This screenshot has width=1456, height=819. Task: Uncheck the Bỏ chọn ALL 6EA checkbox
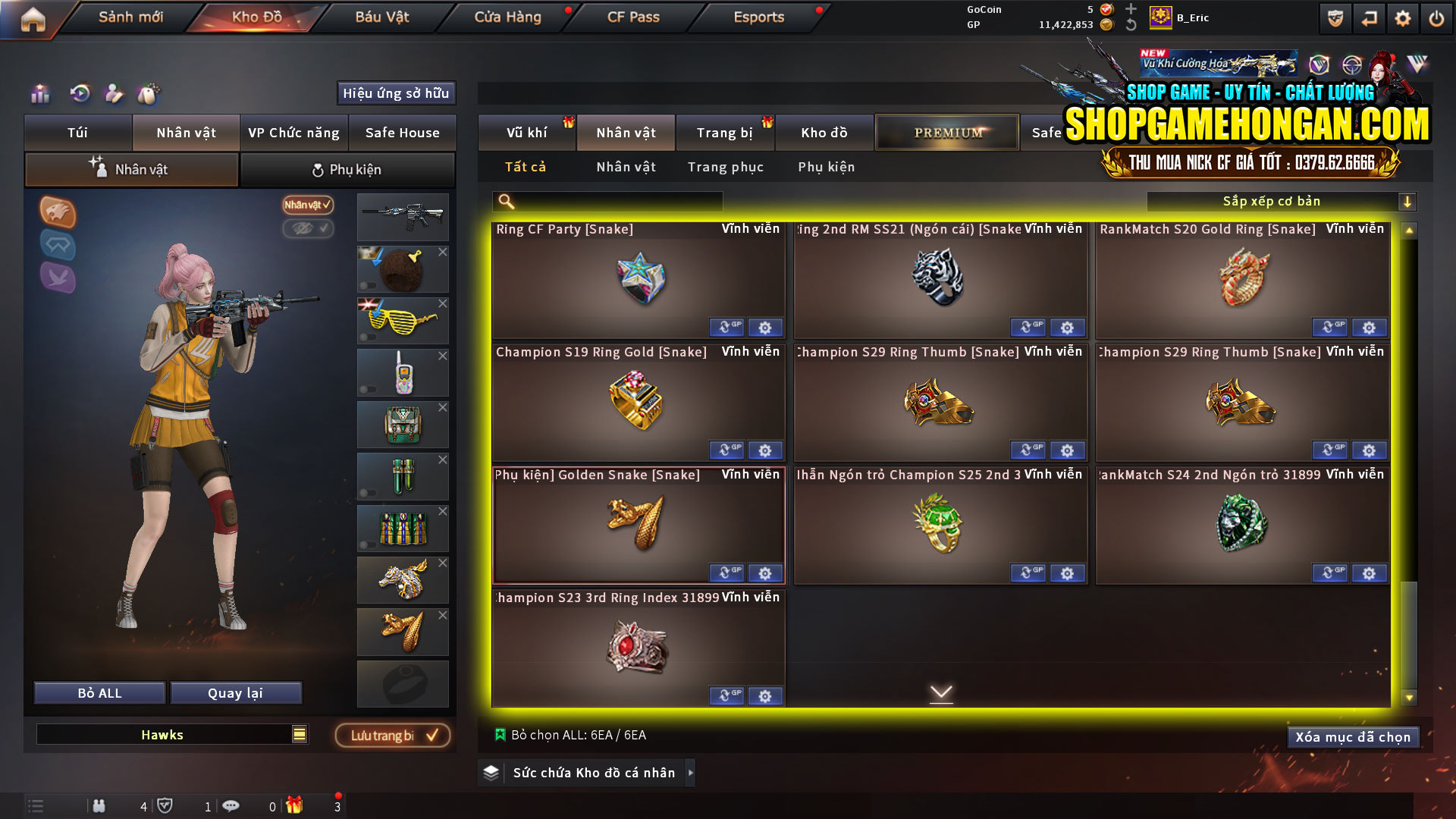(500, 734)
